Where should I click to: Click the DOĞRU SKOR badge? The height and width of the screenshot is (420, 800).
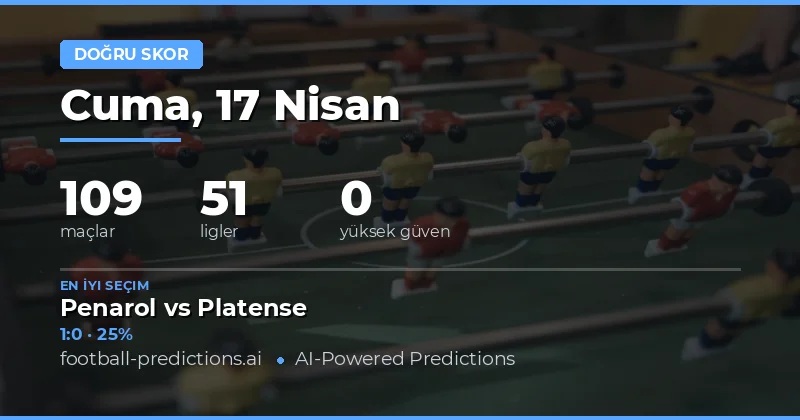(x=131, y=54)
